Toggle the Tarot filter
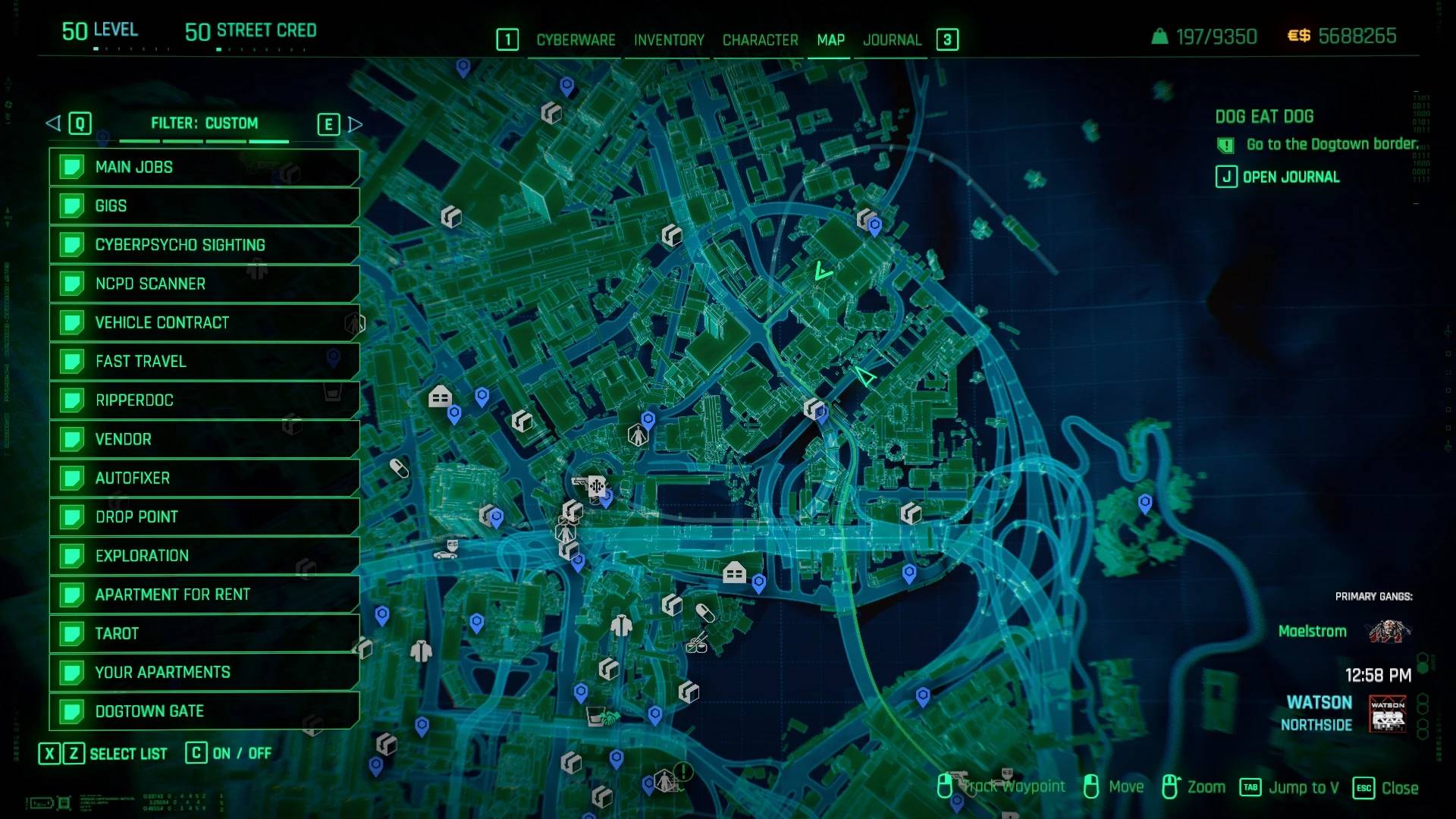 [203, 633]
